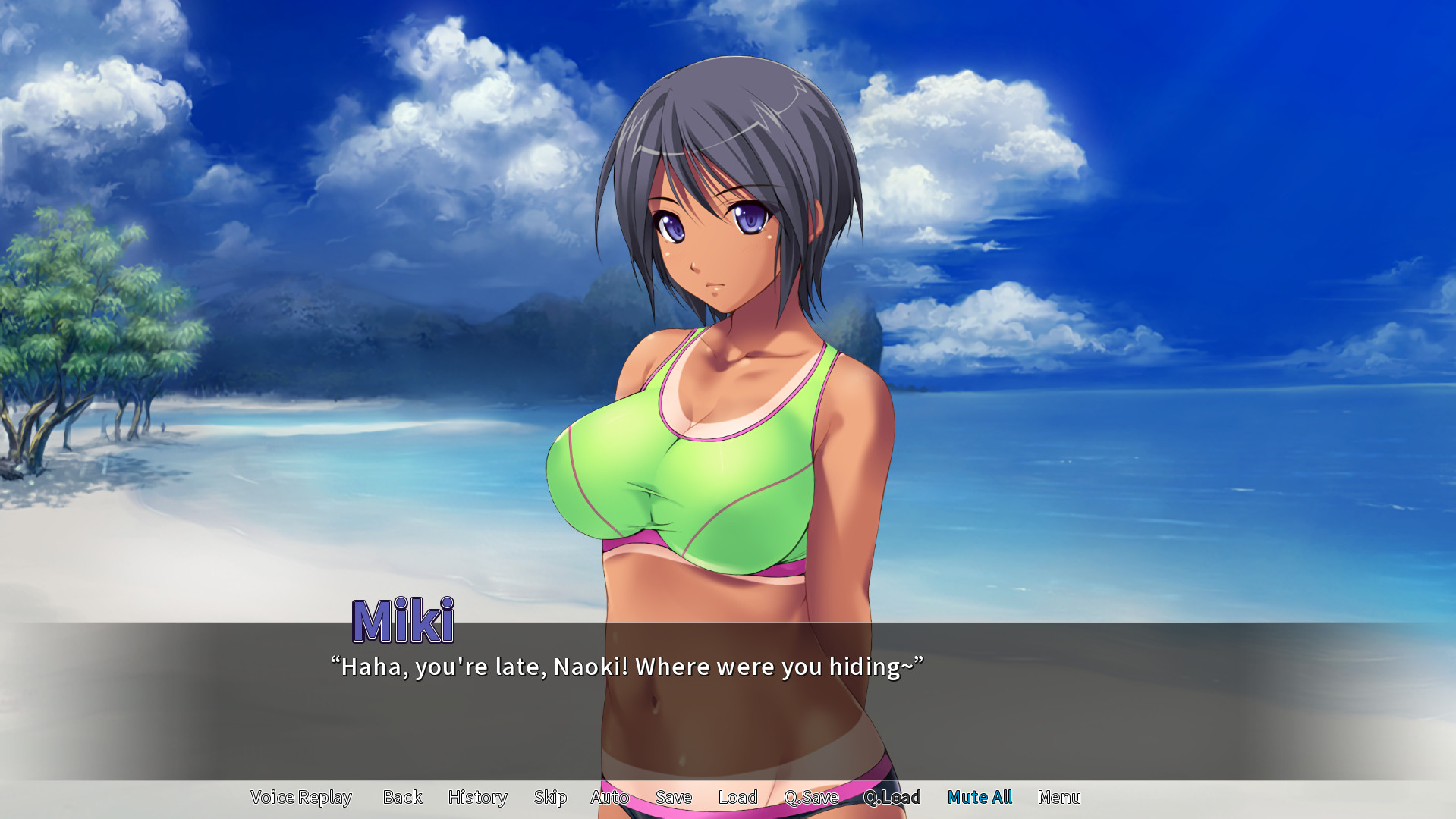
Task: Click the Skip option in the quick menu
Action: [550, 797]
